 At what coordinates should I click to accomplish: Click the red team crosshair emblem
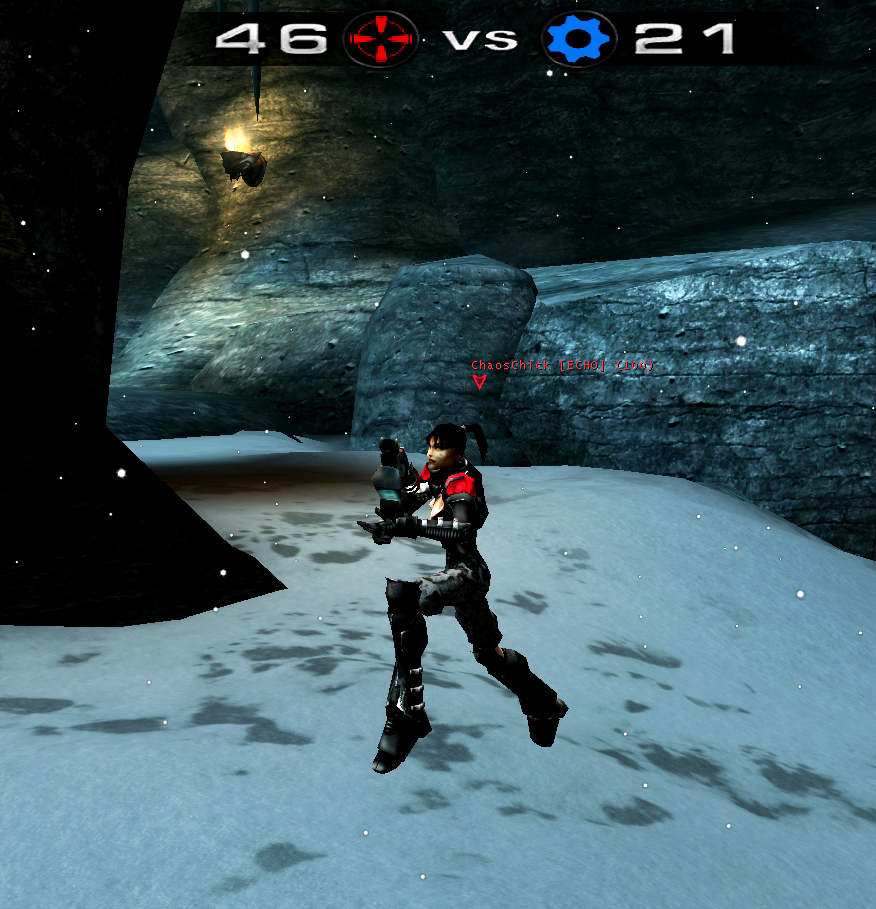point(381,40)
